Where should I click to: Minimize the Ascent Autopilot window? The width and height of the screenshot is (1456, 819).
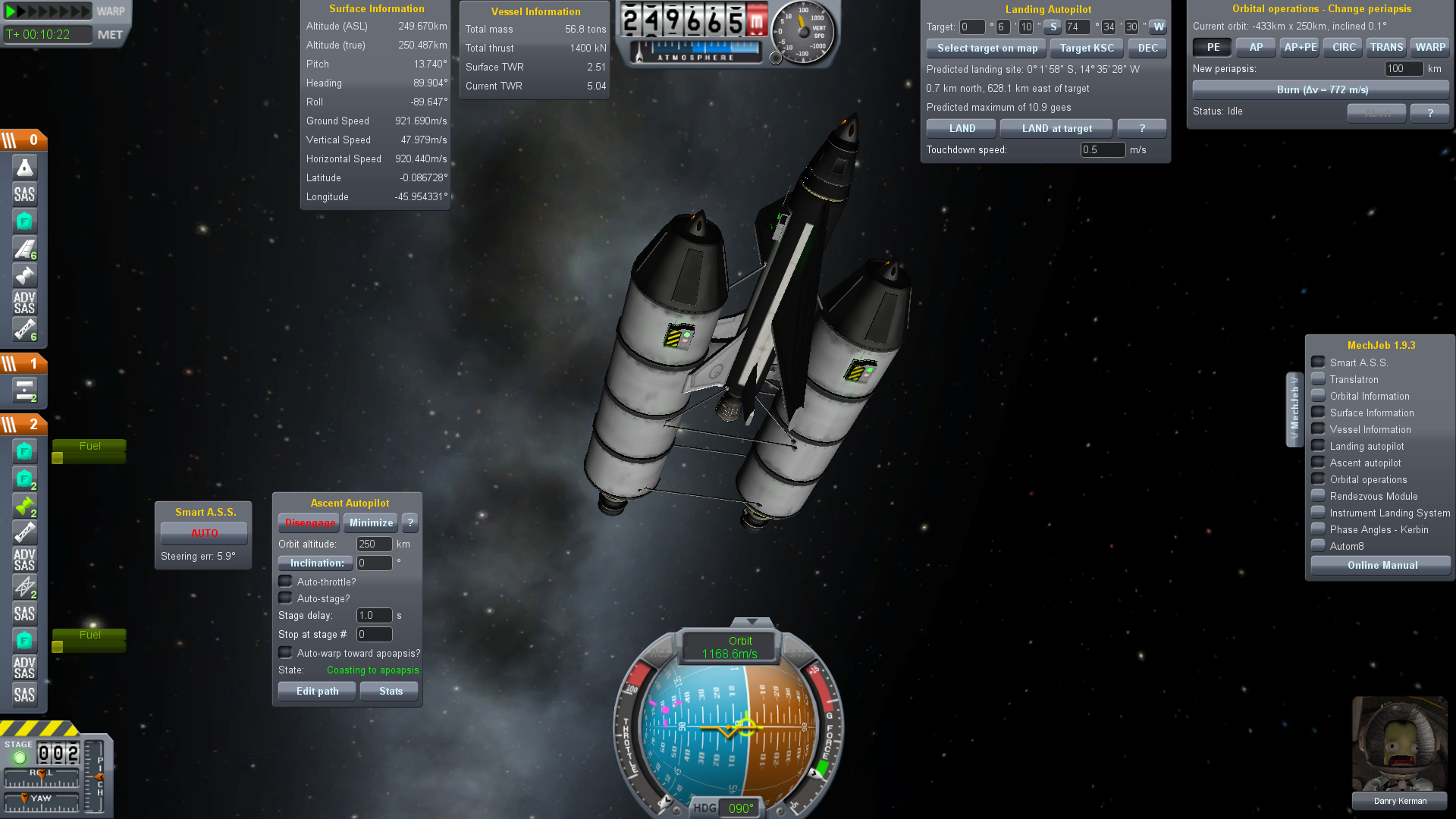pyautogui.click(x=371, y=522)
